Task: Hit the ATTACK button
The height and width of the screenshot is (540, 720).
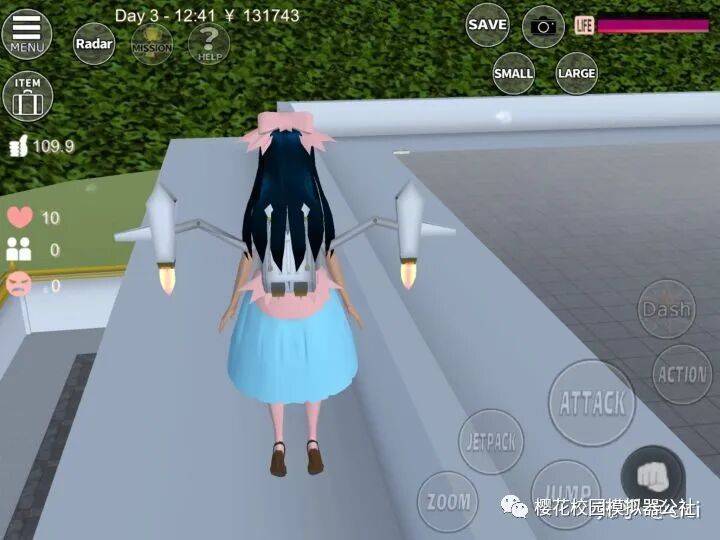Action: (592, 403)
